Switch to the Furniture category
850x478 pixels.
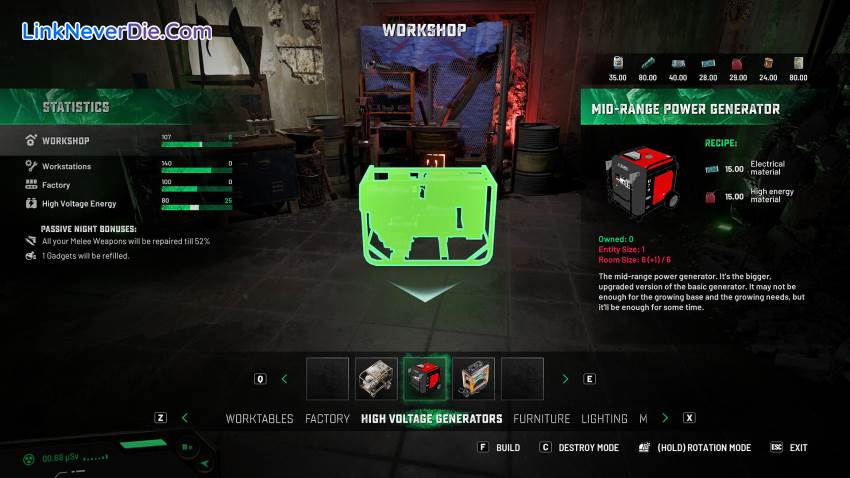(541, 418)
